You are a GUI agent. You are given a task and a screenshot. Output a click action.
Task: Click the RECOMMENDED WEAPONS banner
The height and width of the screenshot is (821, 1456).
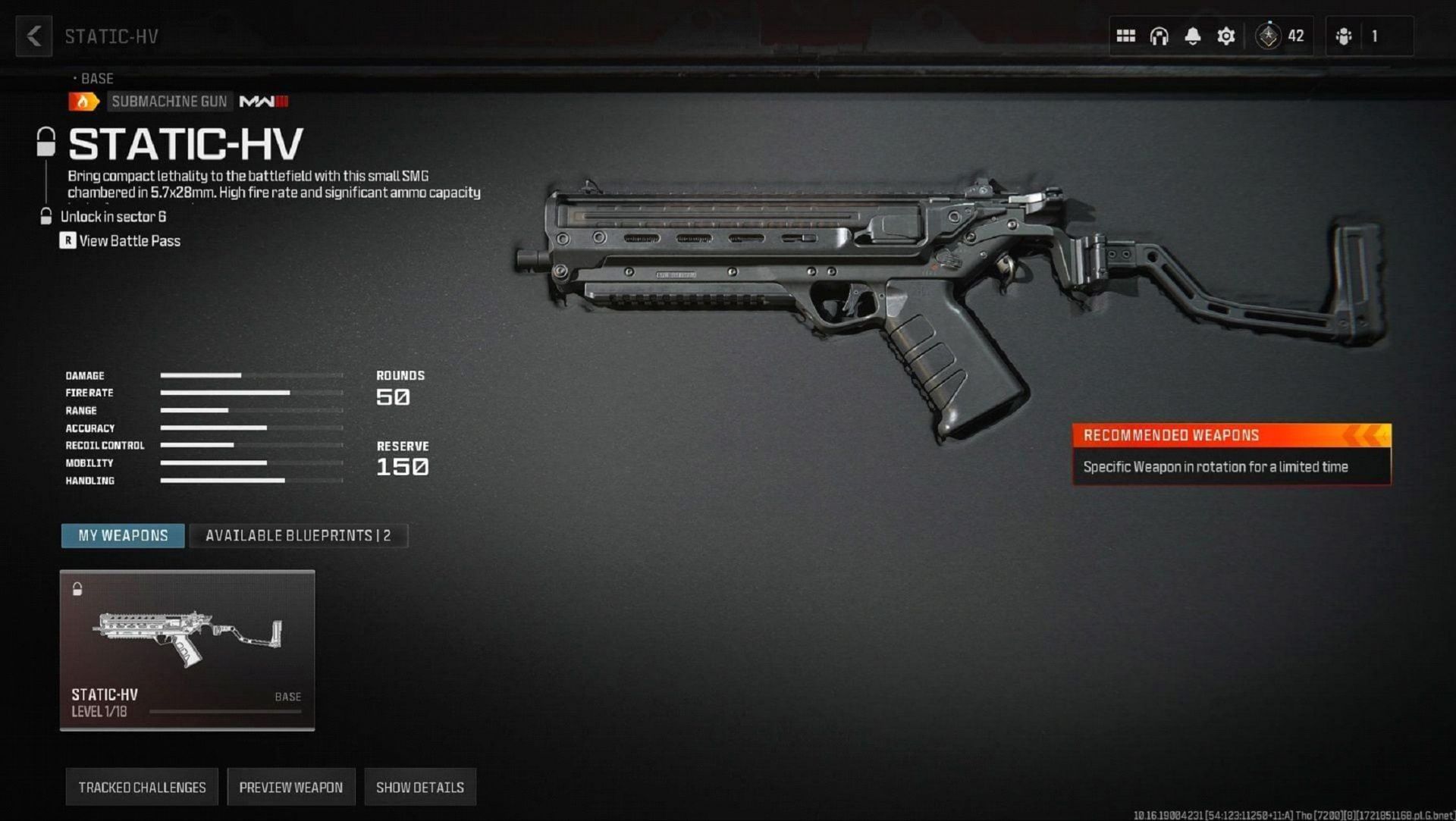(1230, 434)
